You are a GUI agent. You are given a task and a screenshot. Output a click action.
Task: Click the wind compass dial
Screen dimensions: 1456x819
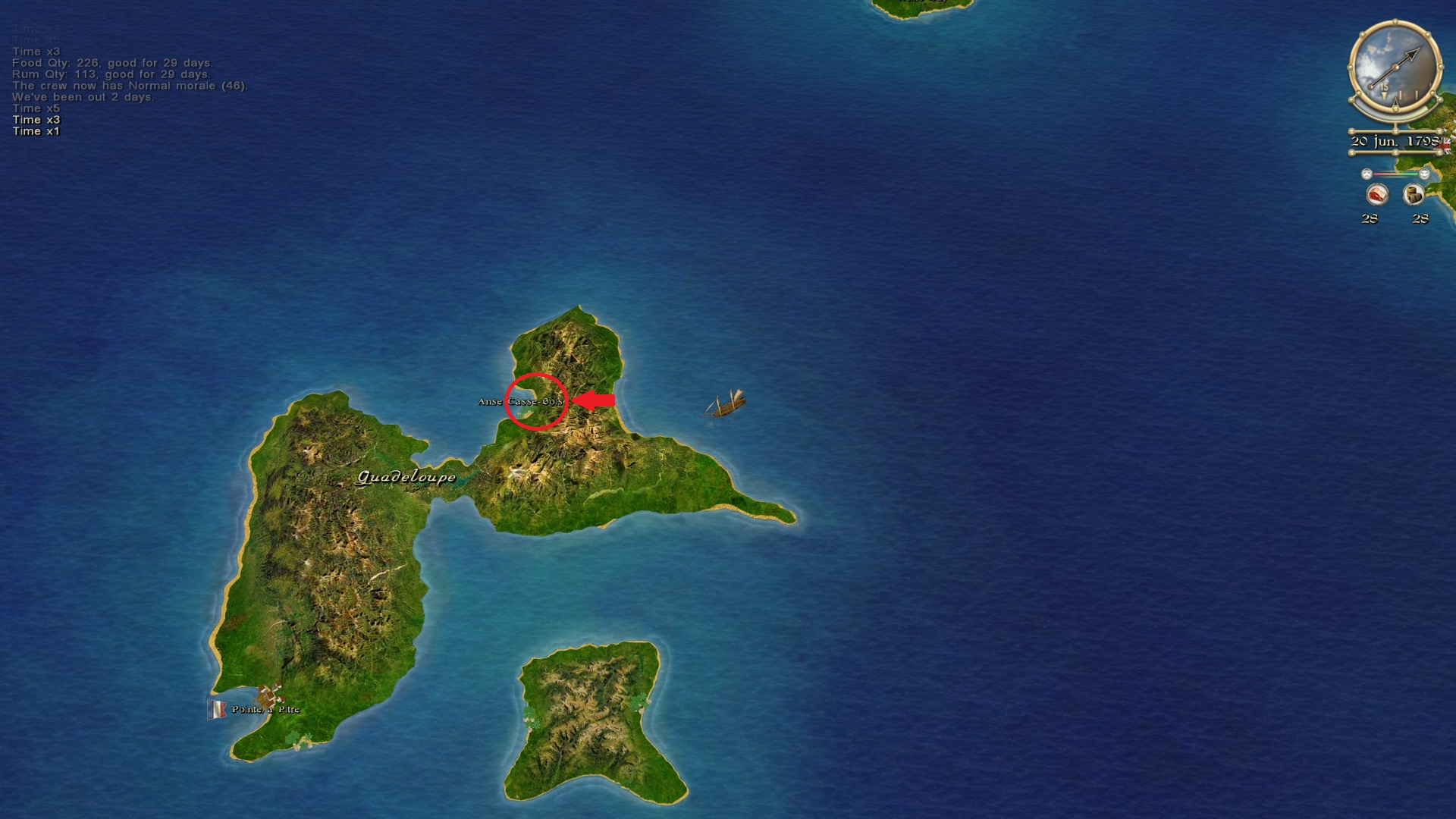click(x=1395, y=68)
